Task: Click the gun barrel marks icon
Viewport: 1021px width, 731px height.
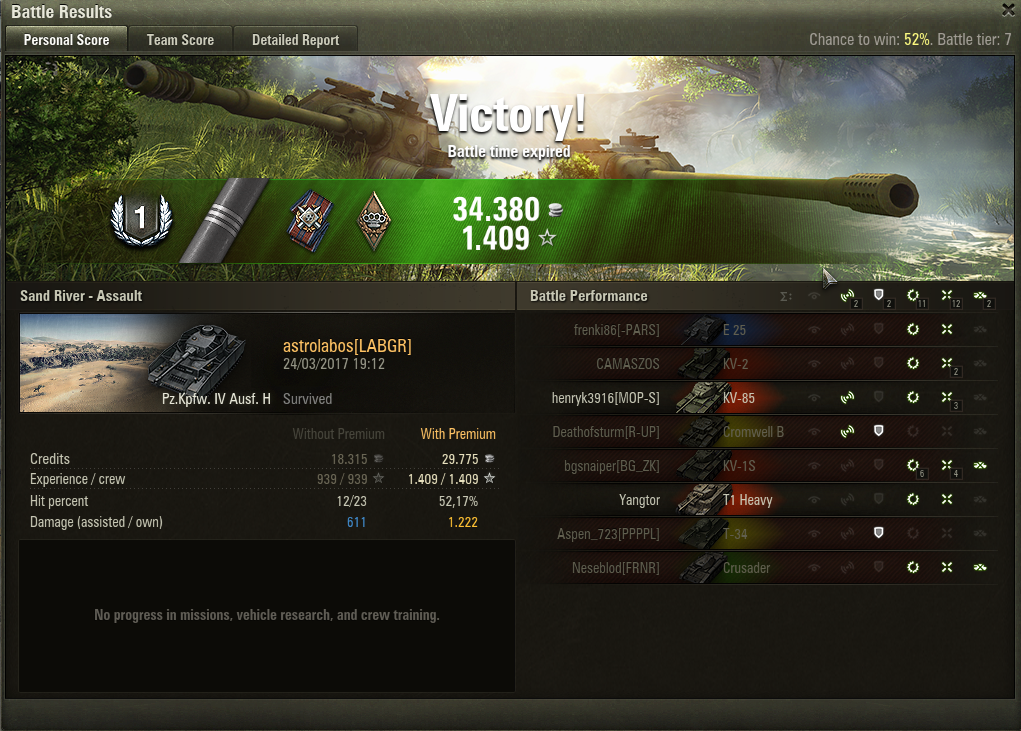Action: tap(228, 220)
